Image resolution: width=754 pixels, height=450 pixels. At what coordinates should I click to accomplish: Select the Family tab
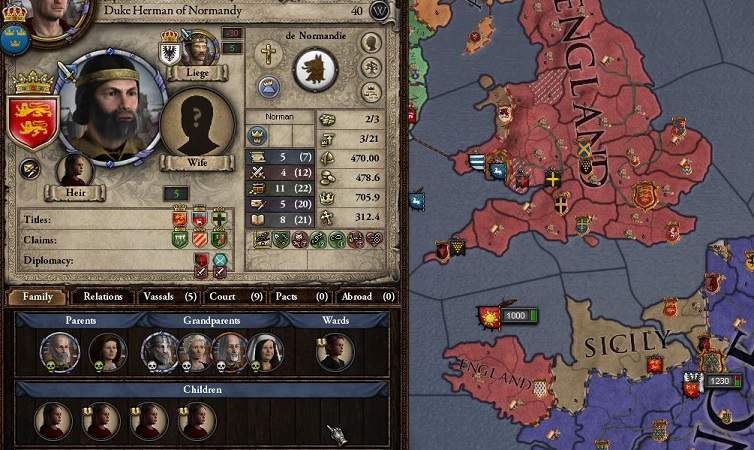click(37, 296)
